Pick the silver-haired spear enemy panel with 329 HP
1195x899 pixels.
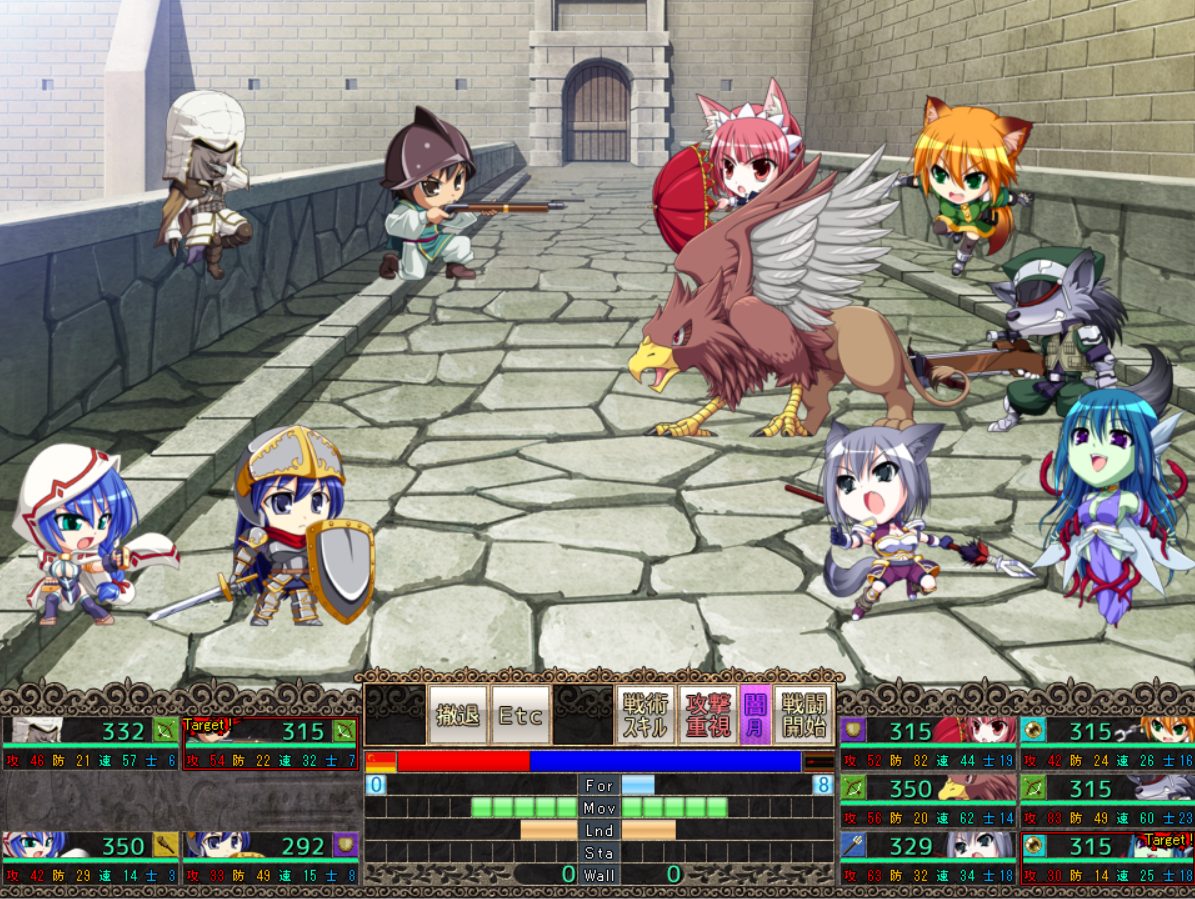928,858
